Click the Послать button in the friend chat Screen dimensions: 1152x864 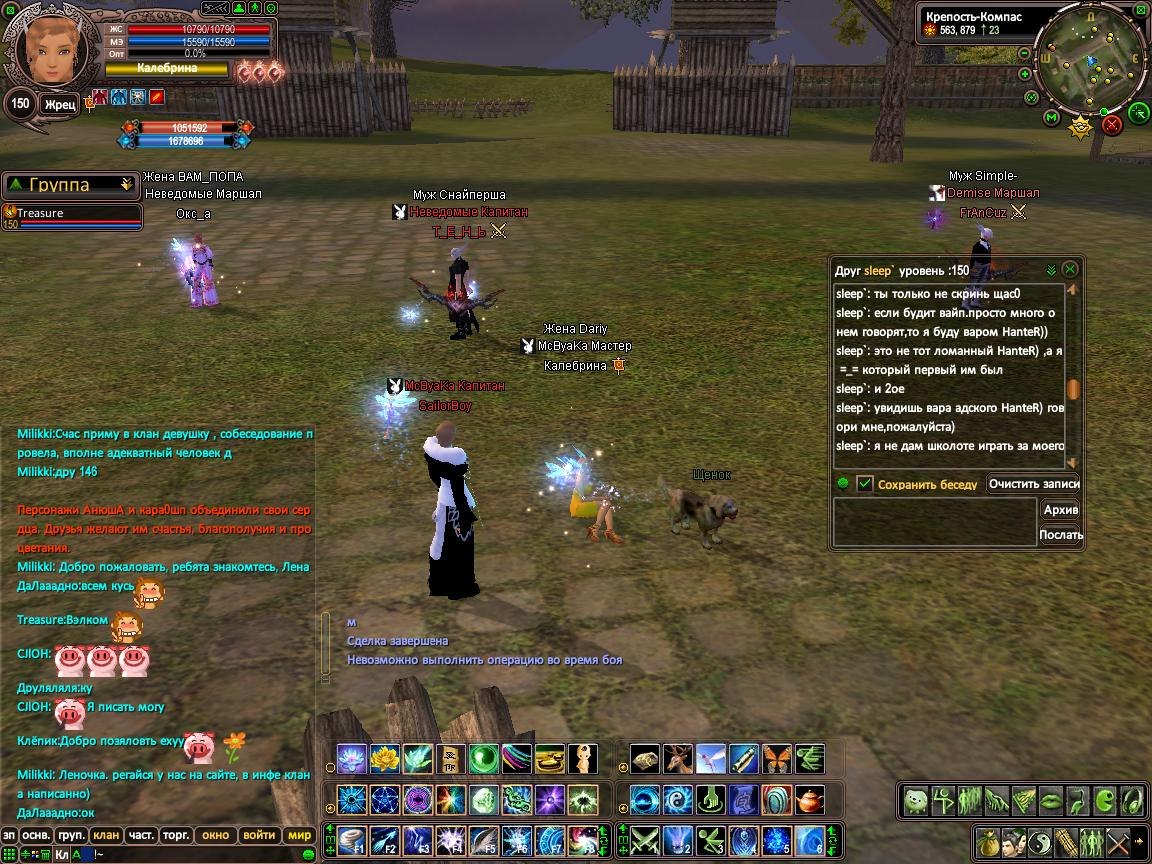pyautogui.click(x=1061, y=535)
